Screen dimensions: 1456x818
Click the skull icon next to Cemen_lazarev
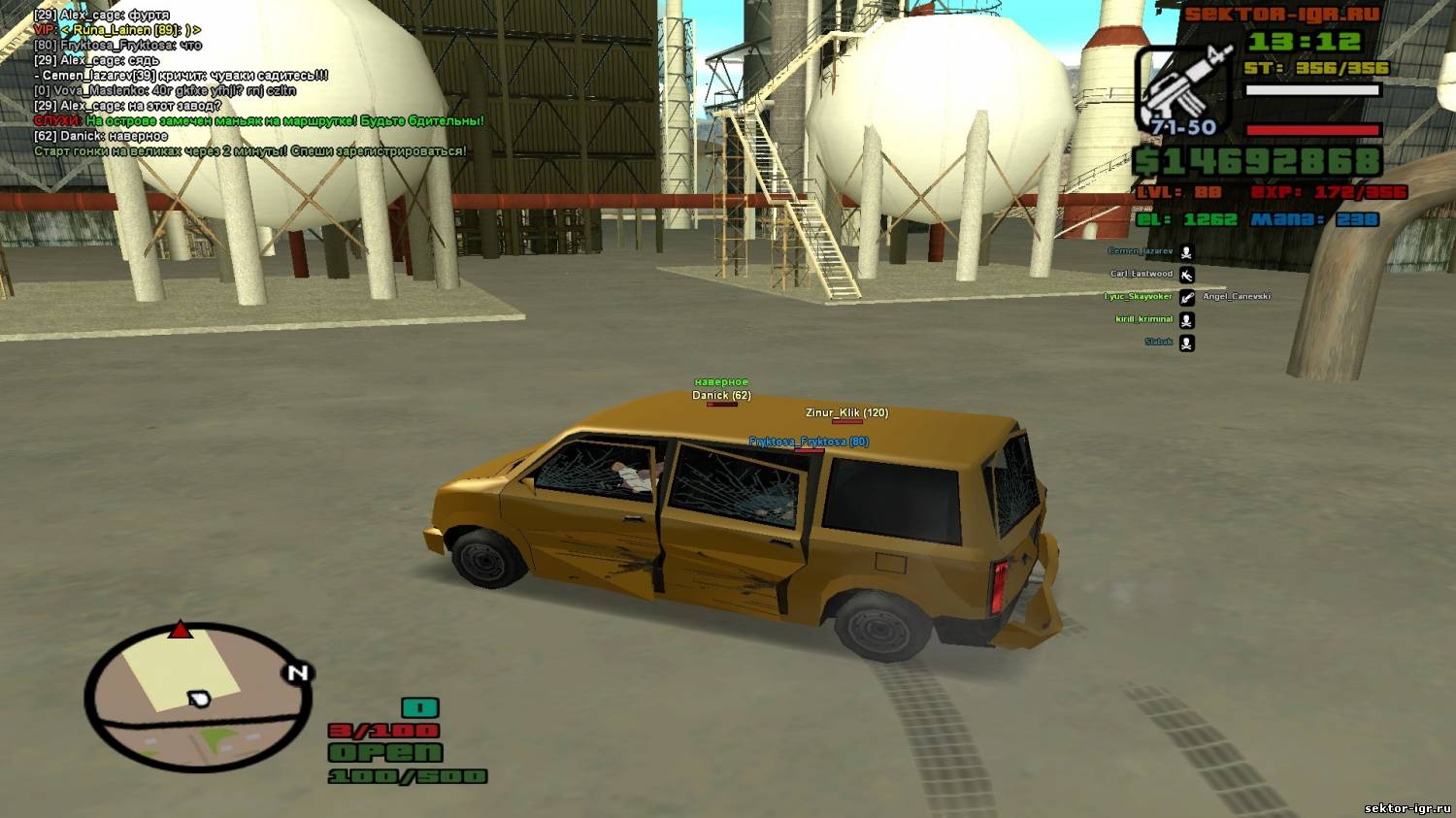[x=1187, y=252]
